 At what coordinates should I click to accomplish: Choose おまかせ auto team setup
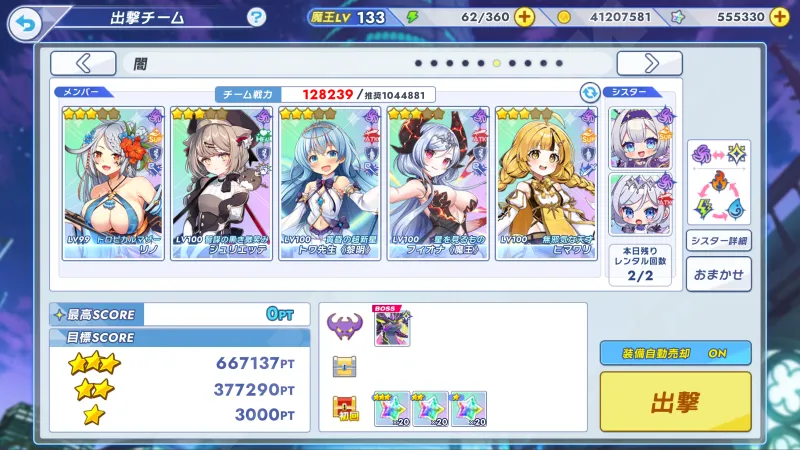(718, 274)
